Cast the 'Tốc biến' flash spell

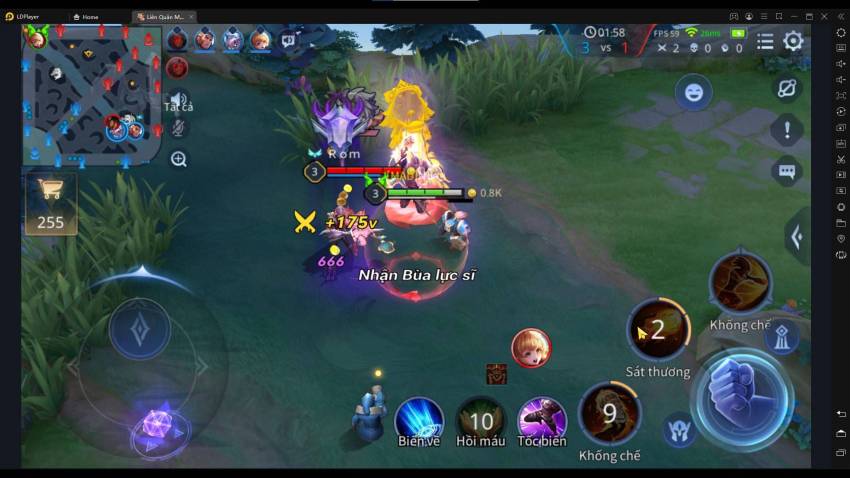(x=542, y=420)
